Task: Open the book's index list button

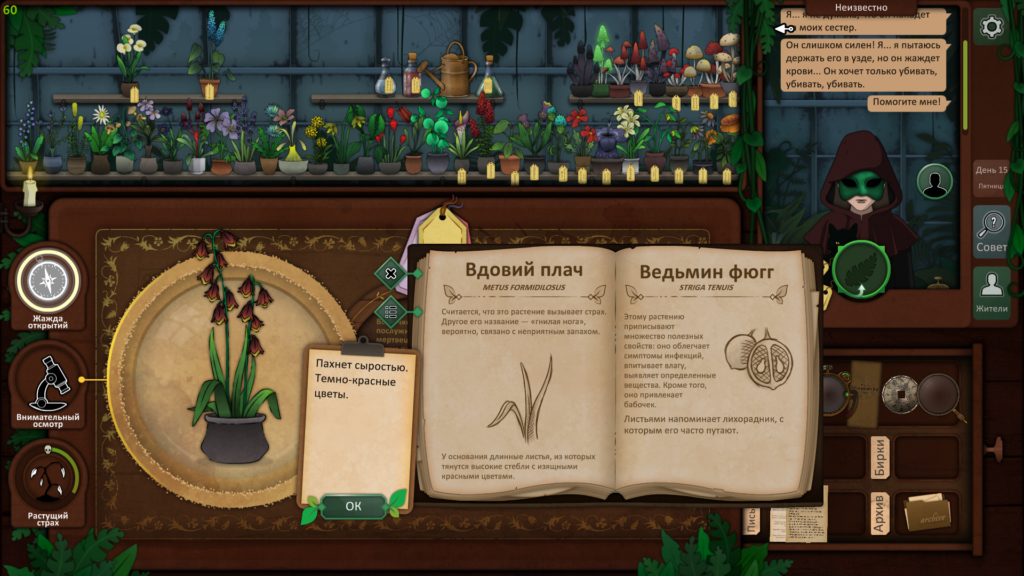Action: coord(391,312)
